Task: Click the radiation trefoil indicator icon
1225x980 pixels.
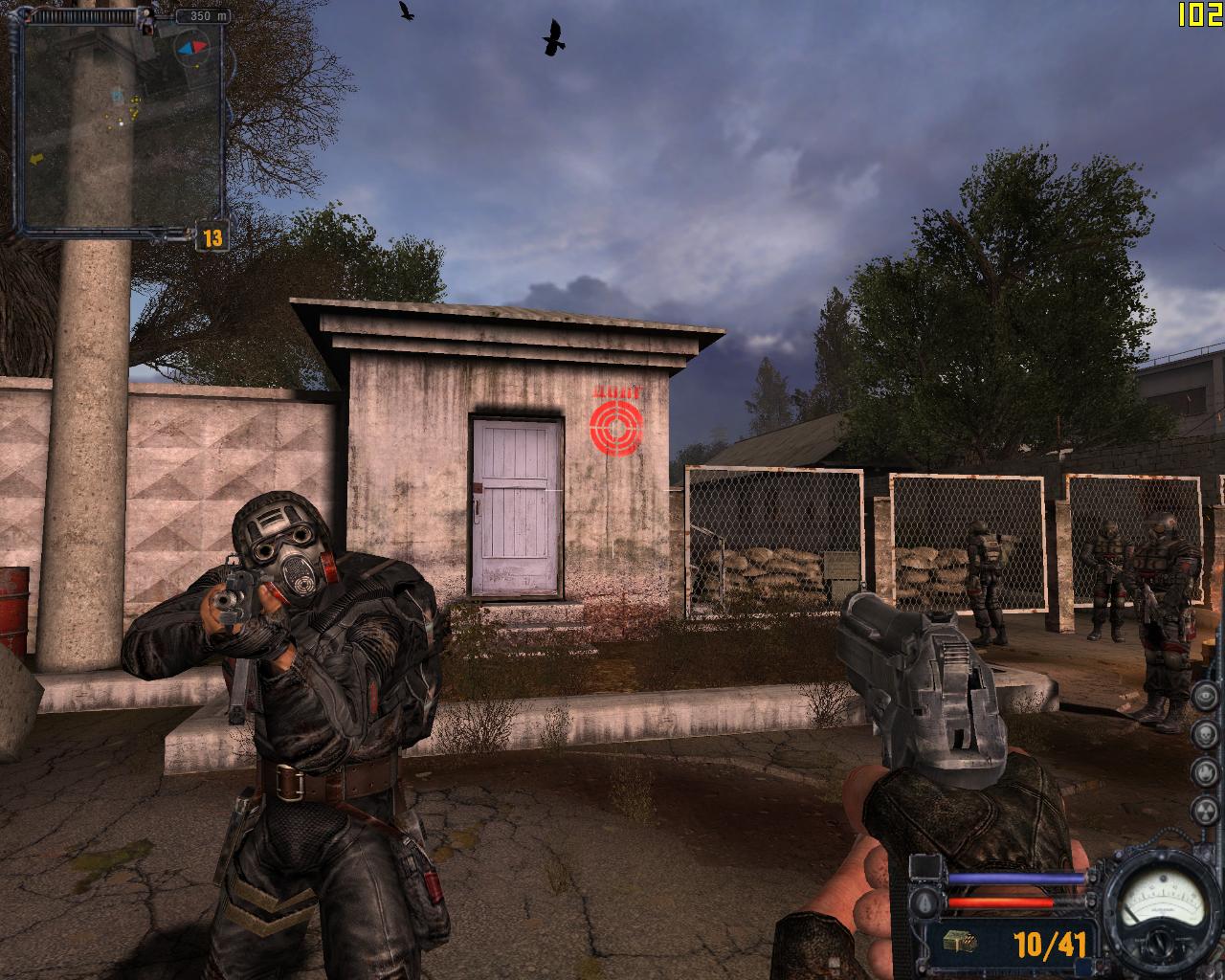Action: coord(1203,810)
